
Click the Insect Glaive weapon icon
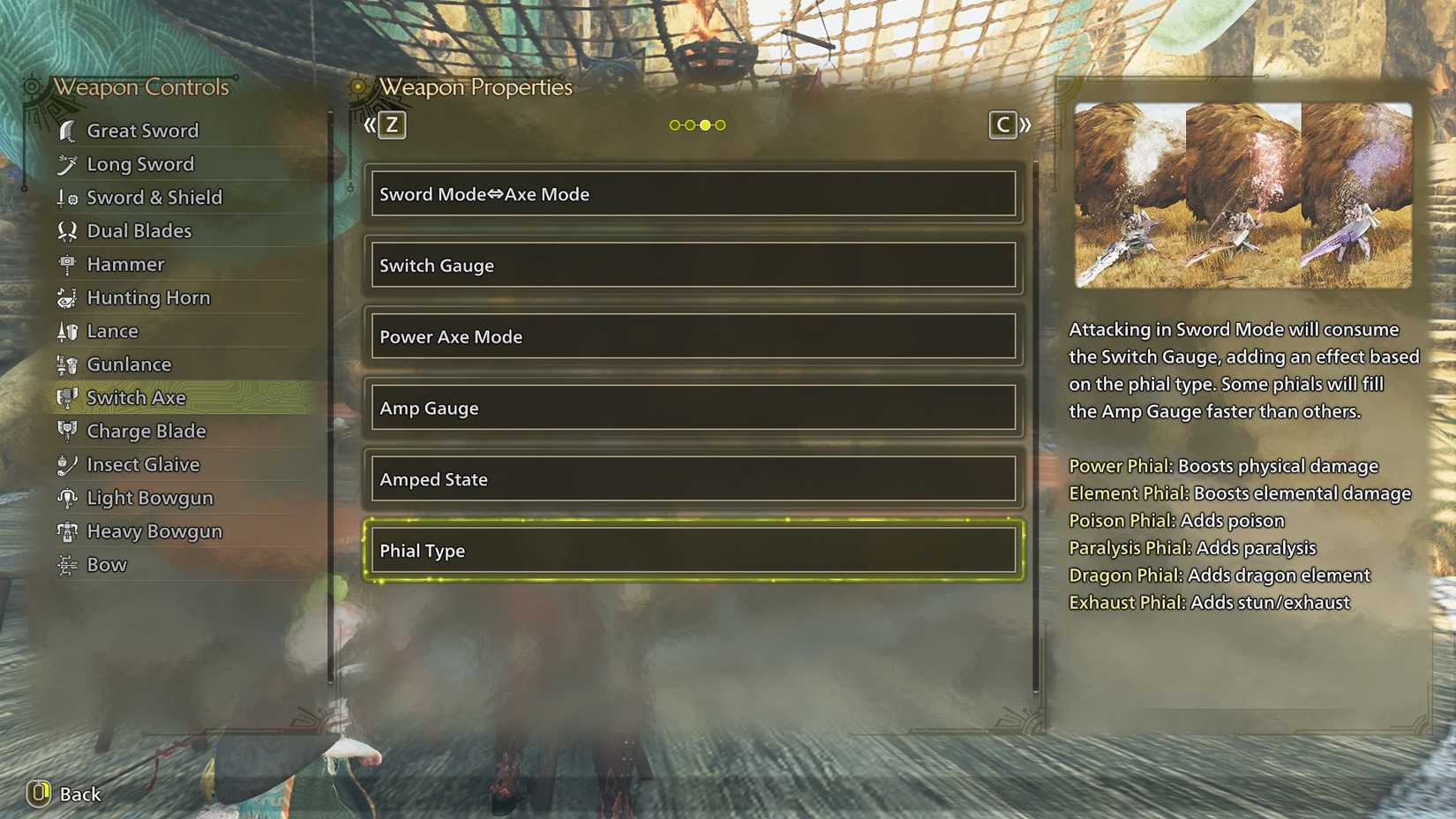[x=66, y=464]
